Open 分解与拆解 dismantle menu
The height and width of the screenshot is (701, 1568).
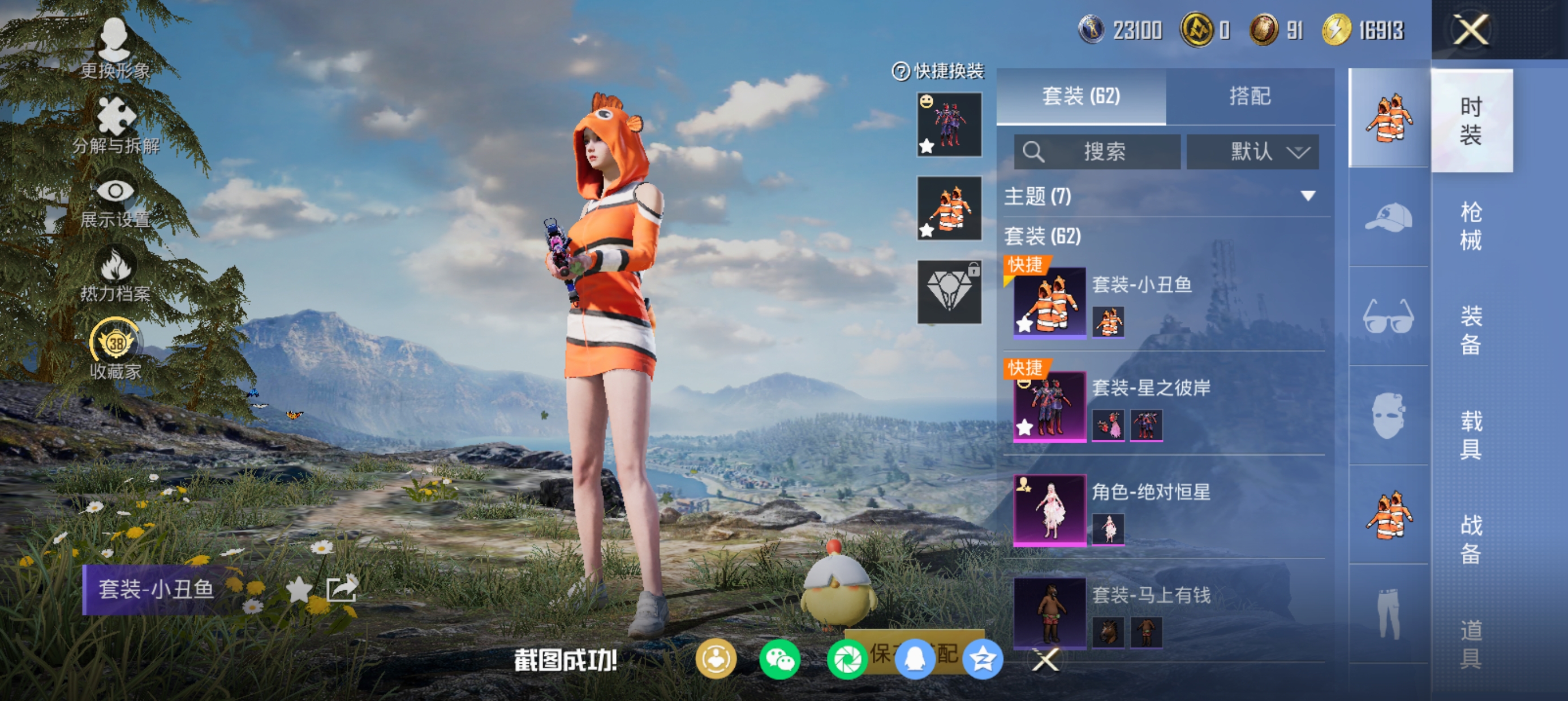115,125
